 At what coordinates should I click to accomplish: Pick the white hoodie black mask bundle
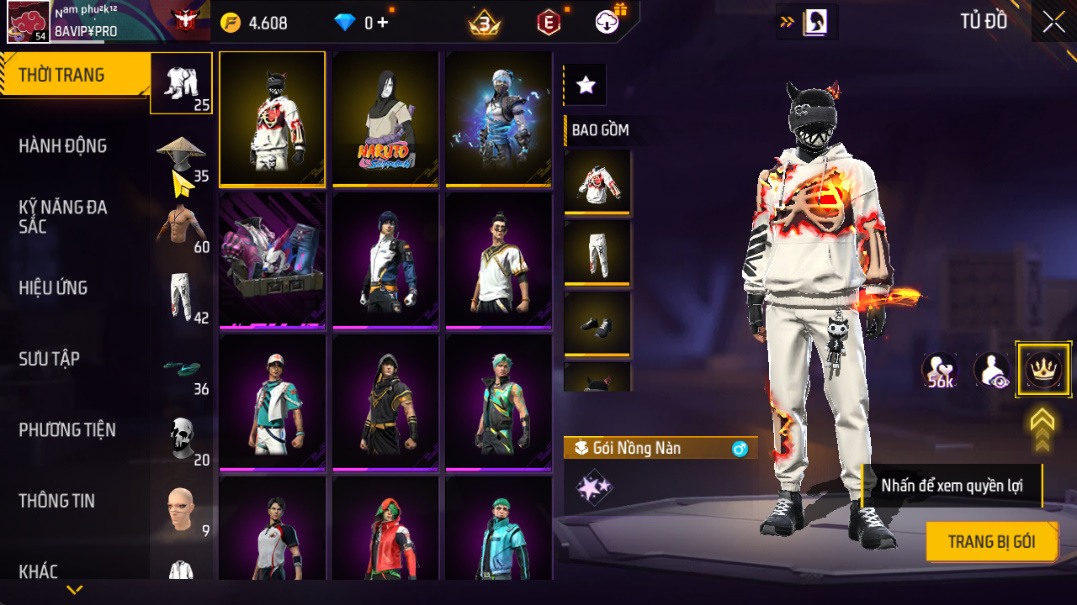272,118
